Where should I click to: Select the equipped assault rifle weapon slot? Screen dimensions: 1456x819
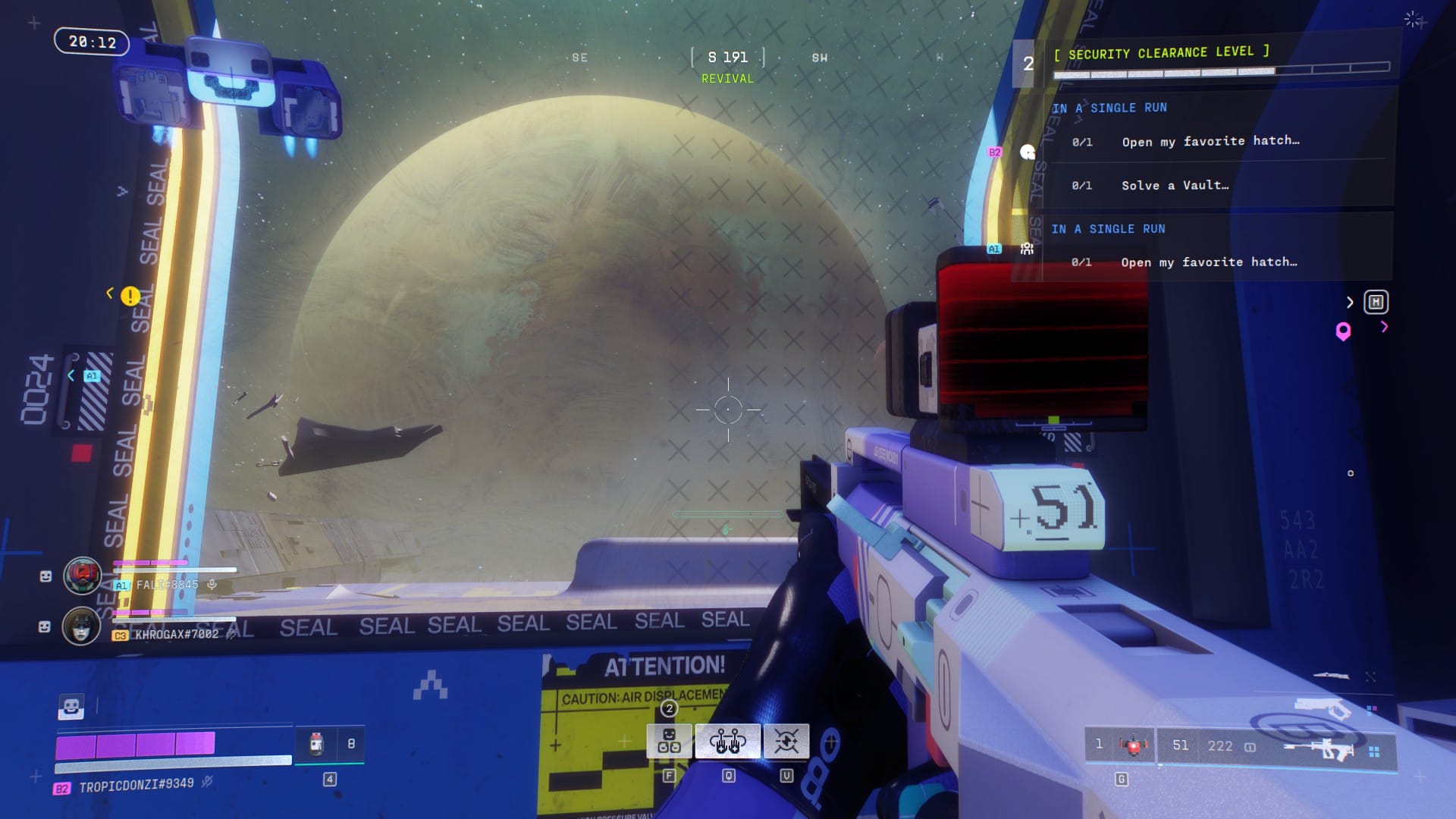click(x=1319, y=748)
